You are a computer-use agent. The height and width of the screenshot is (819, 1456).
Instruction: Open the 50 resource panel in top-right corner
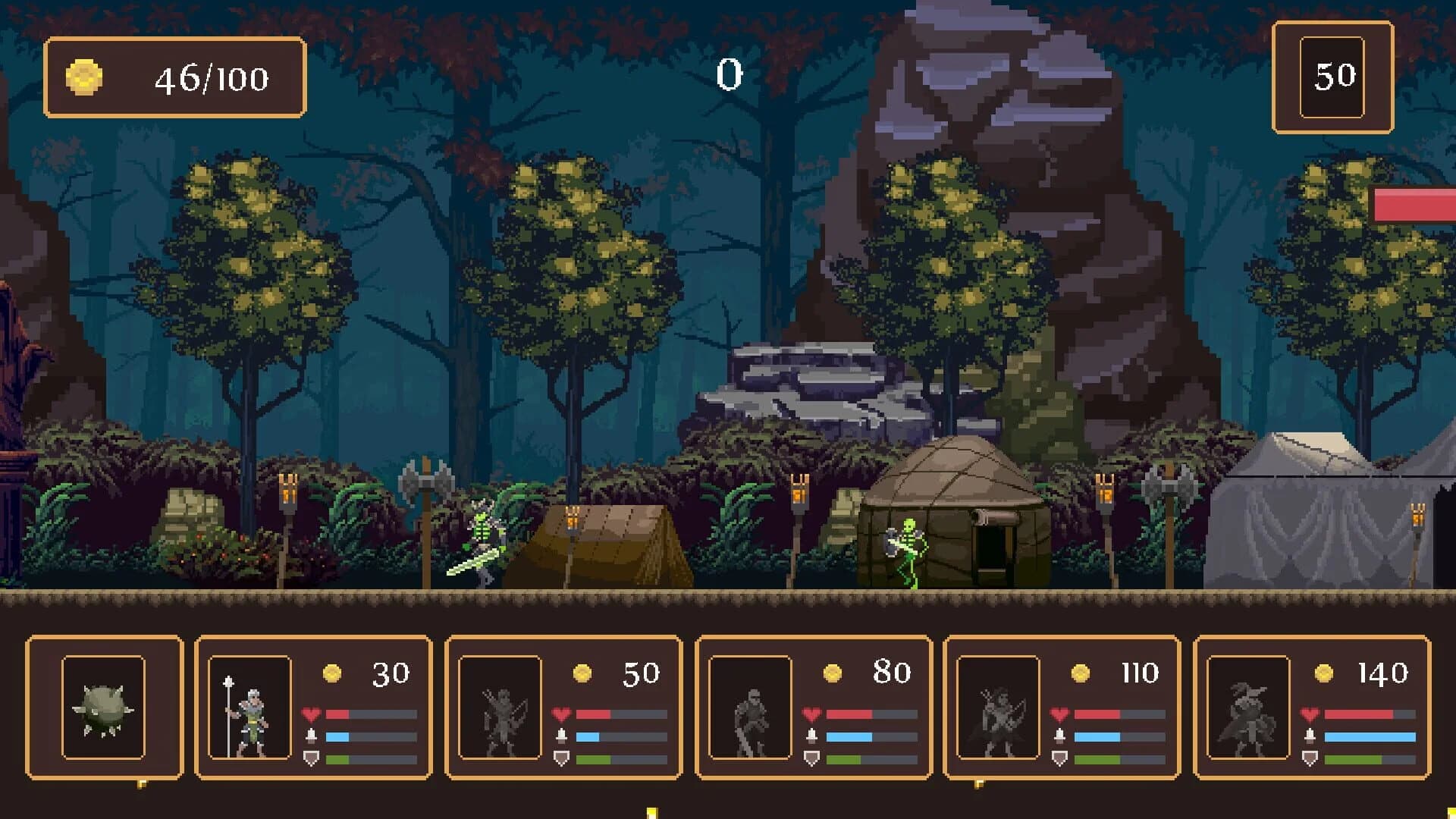point(1332,76)
